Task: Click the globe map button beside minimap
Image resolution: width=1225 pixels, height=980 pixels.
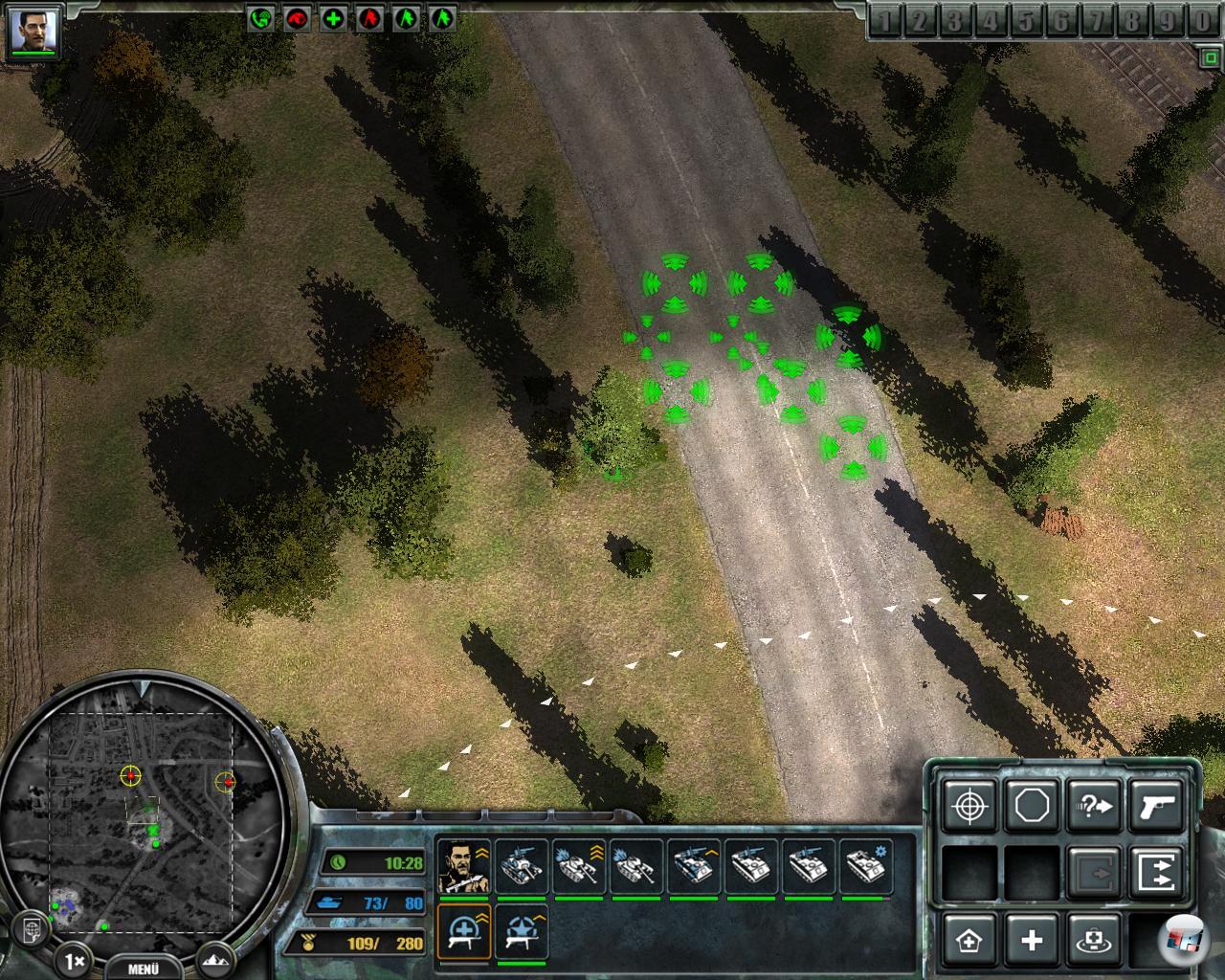Action: [x=32, y=928]
